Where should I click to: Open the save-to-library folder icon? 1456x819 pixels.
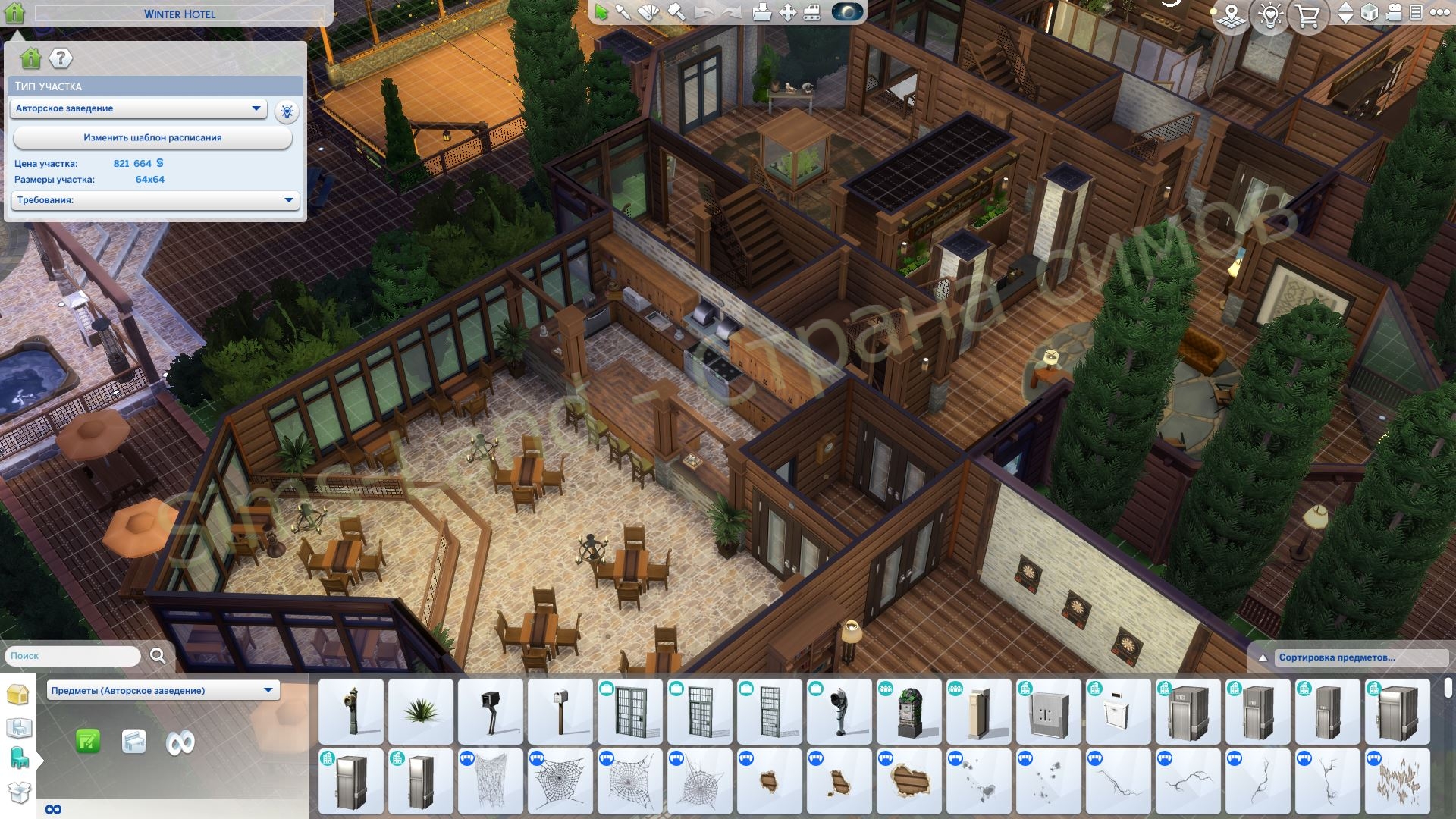761,13
